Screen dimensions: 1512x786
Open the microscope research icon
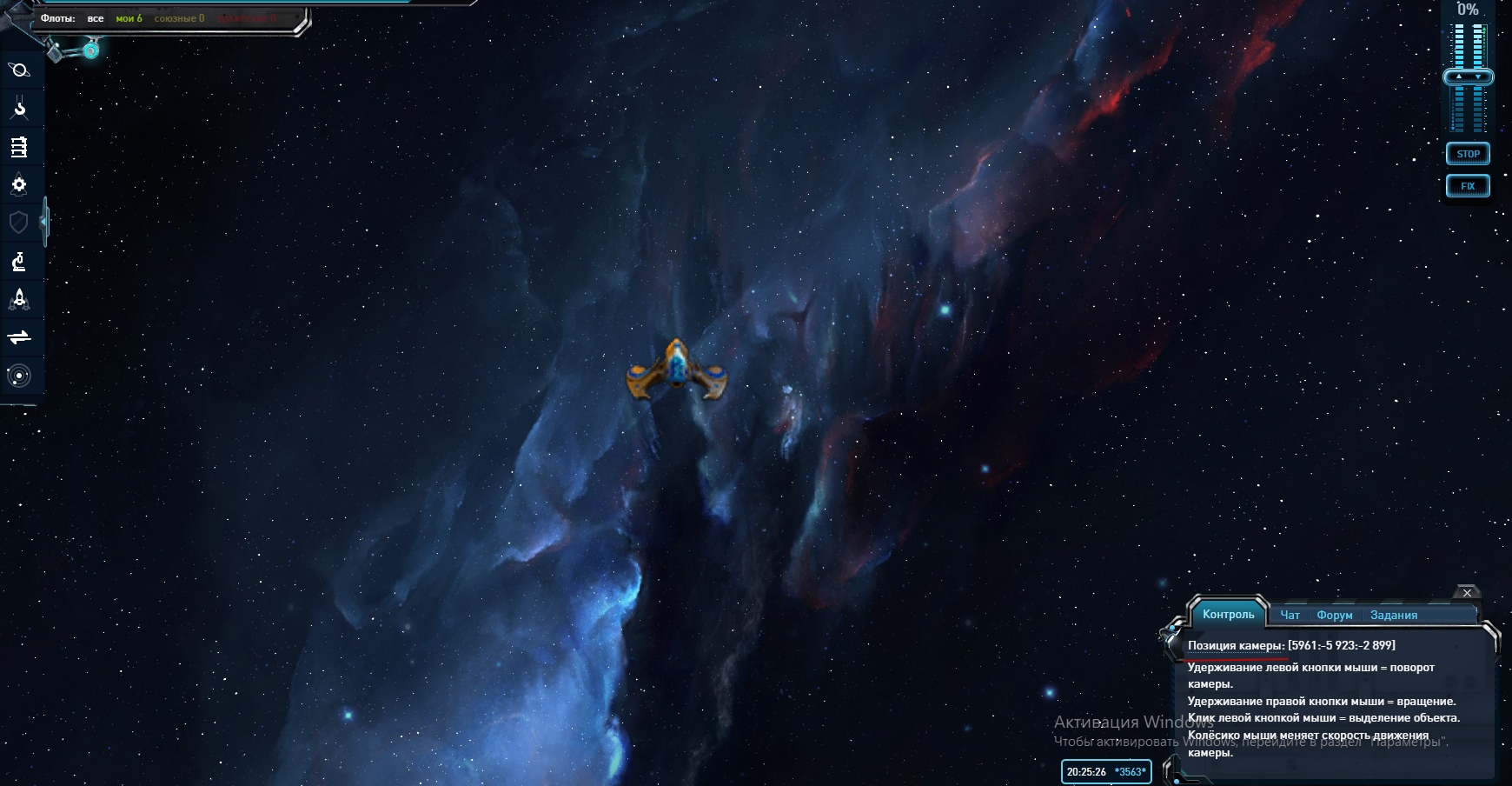coord(19,261)
